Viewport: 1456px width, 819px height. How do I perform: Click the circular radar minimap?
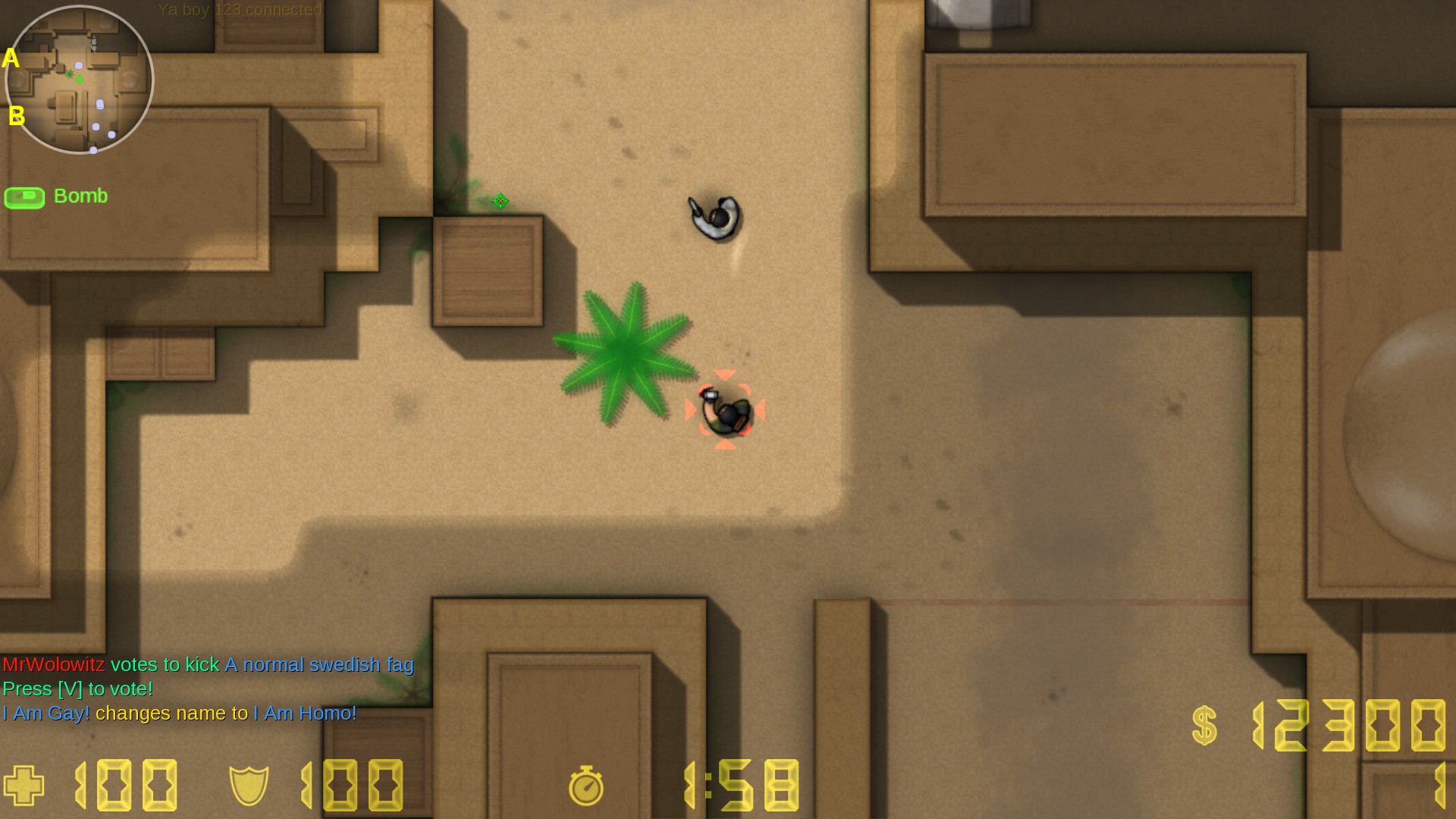coord(79,80)
